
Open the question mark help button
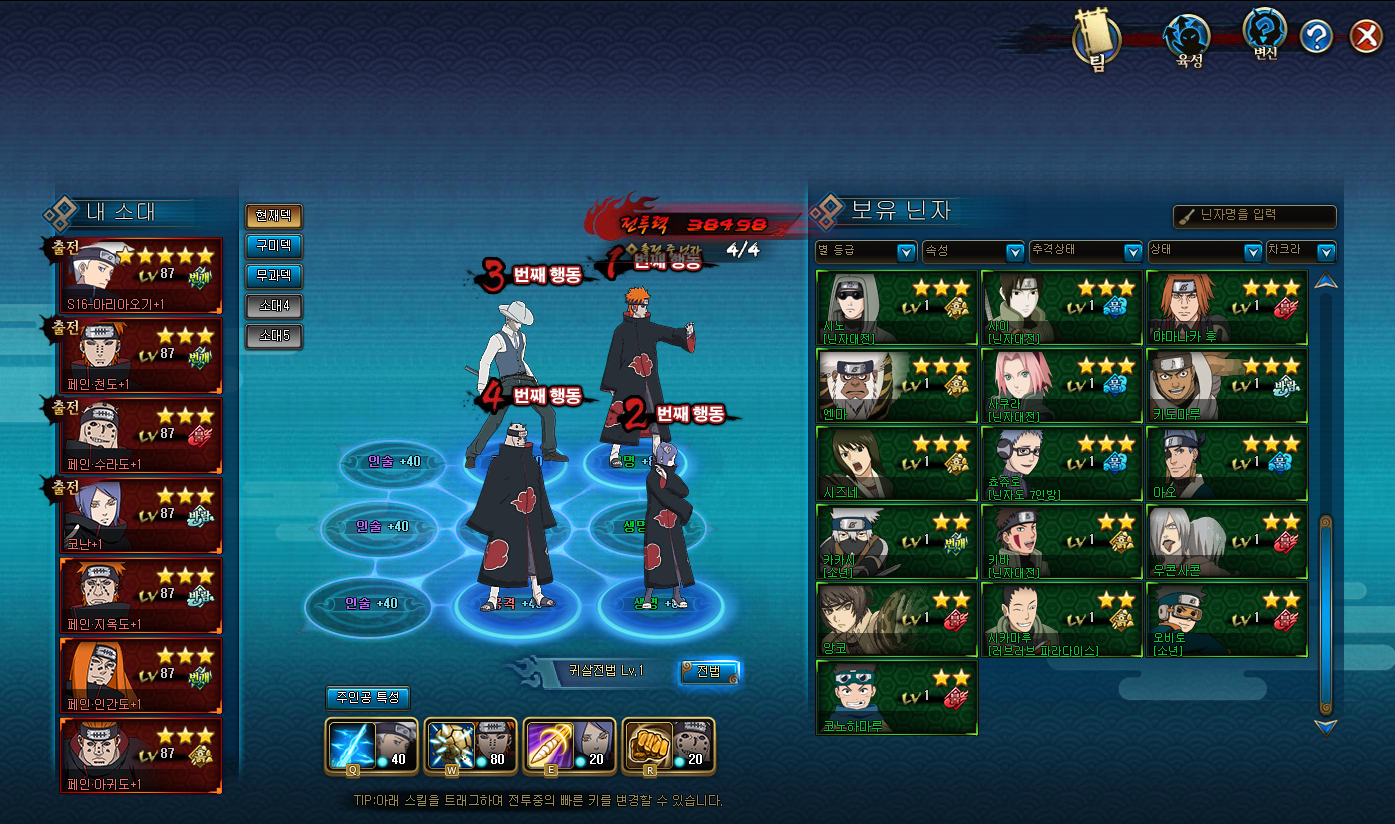1316,38
